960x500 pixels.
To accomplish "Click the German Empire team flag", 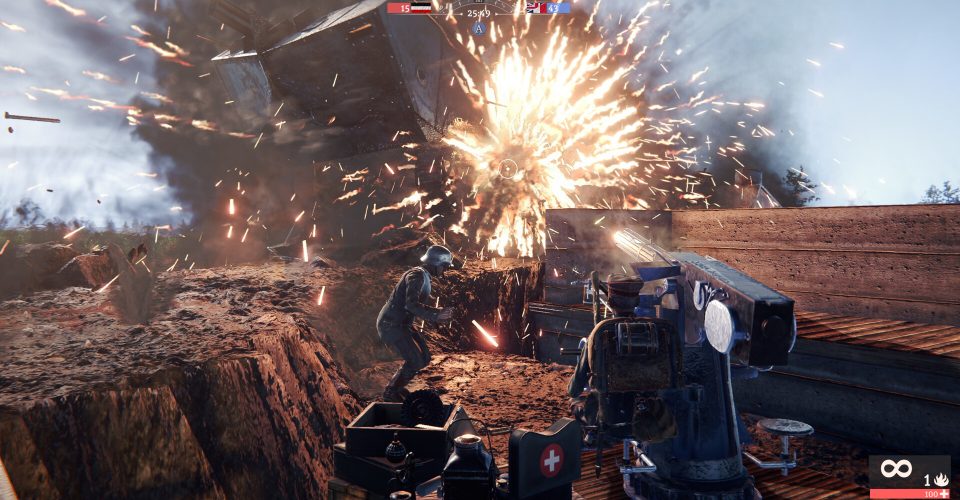I will click(422, 7).
